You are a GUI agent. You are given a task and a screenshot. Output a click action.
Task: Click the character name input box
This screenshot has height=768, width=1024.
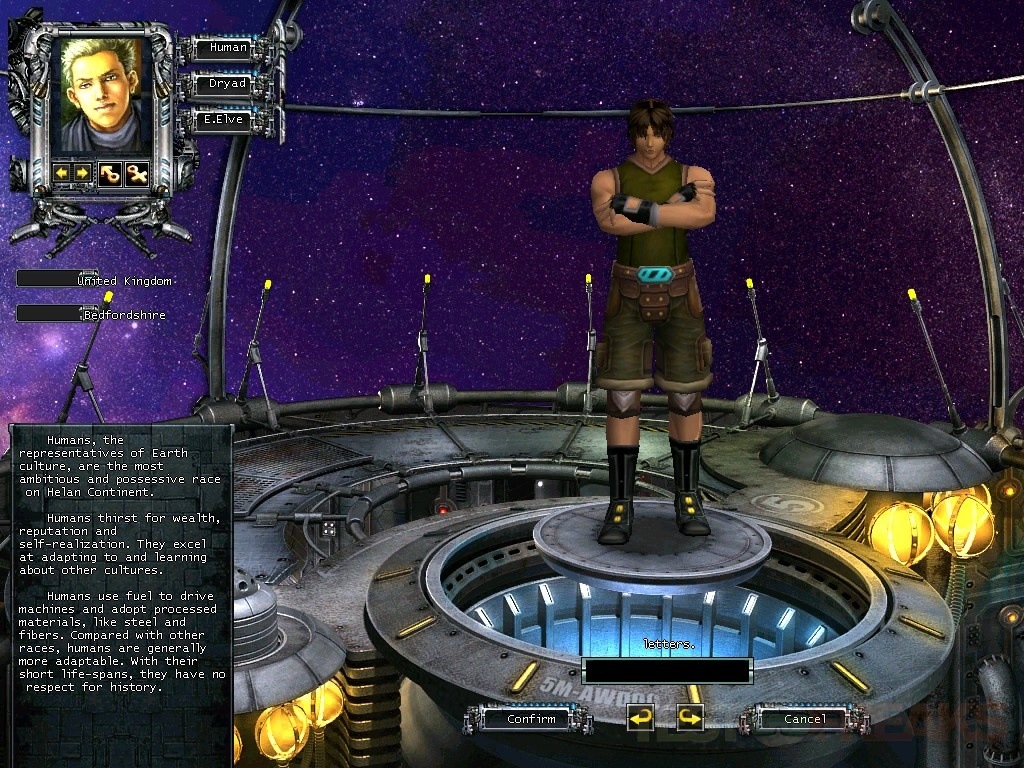coord(666,670)
